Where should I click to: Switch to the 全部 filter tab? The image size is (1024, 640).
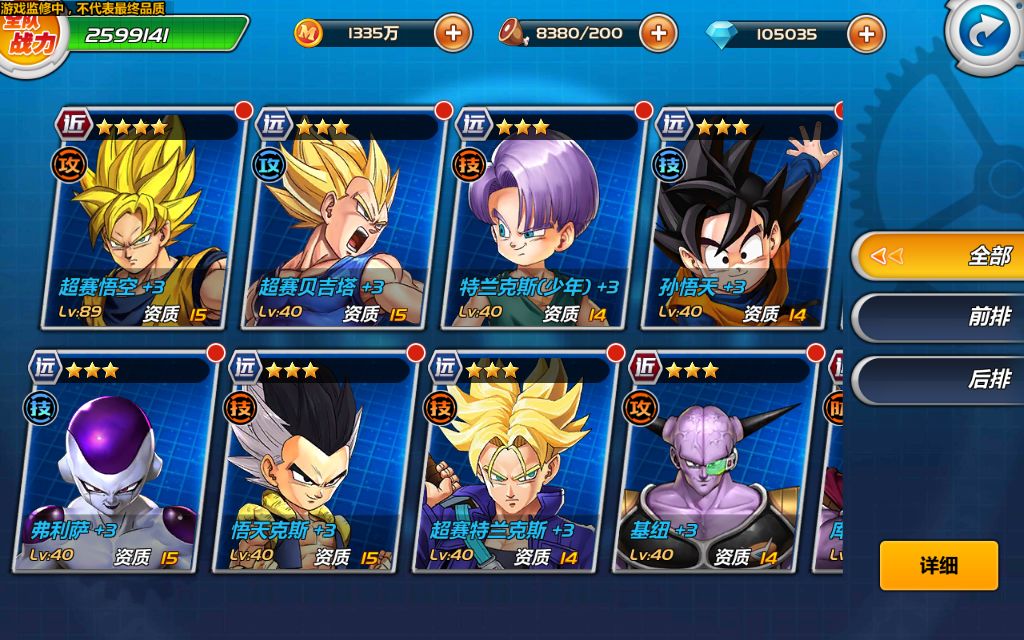coord(937,256)
